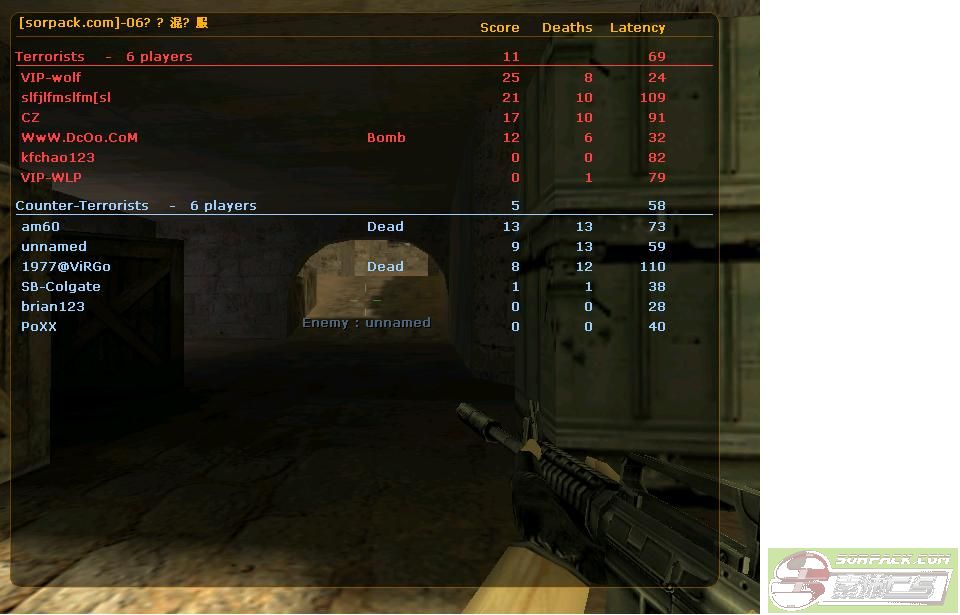
Task: Pick kfchao123 from the scoreboard
Action: (x=58, y=157)
